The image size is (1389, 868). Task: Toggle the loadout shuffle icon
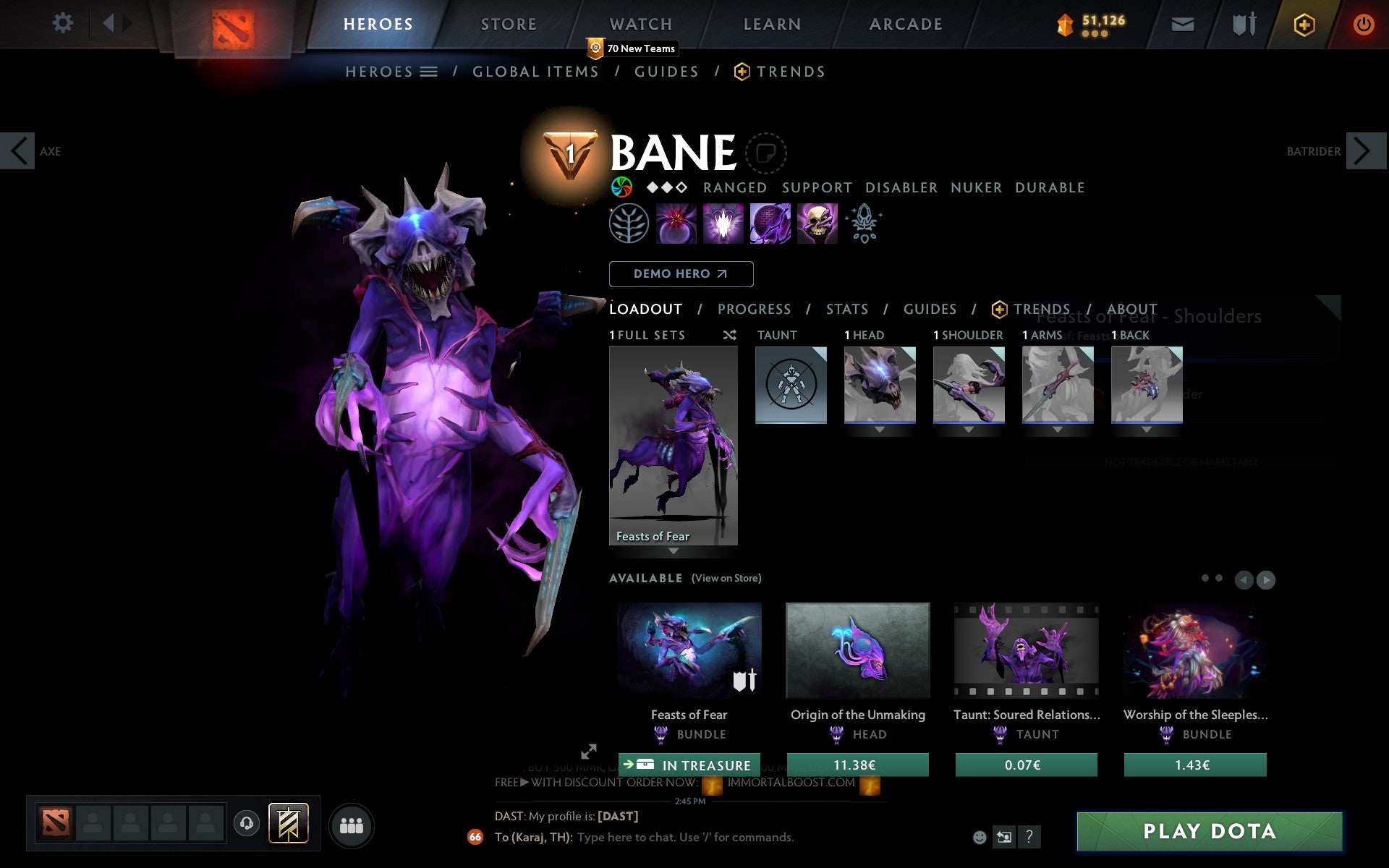point(729,336)
